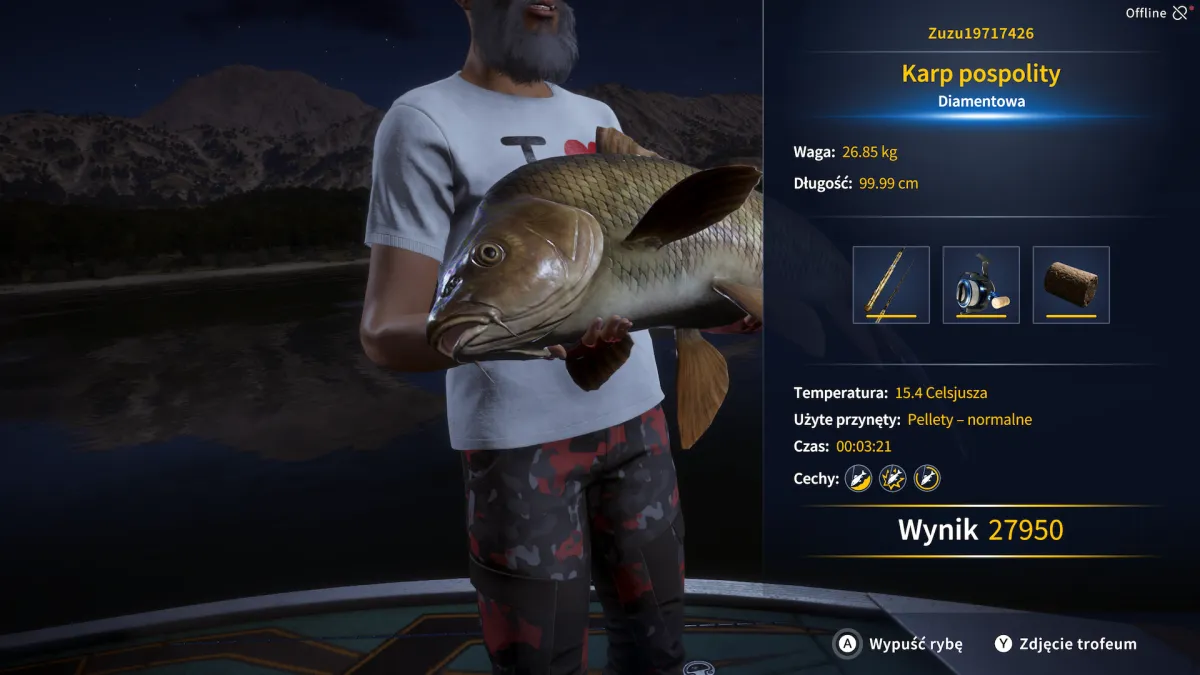This screenshot has width=1200, height=675.
Task: Open the Zdjęcie trofeum photo option
Action: (x=1066, y=644)
